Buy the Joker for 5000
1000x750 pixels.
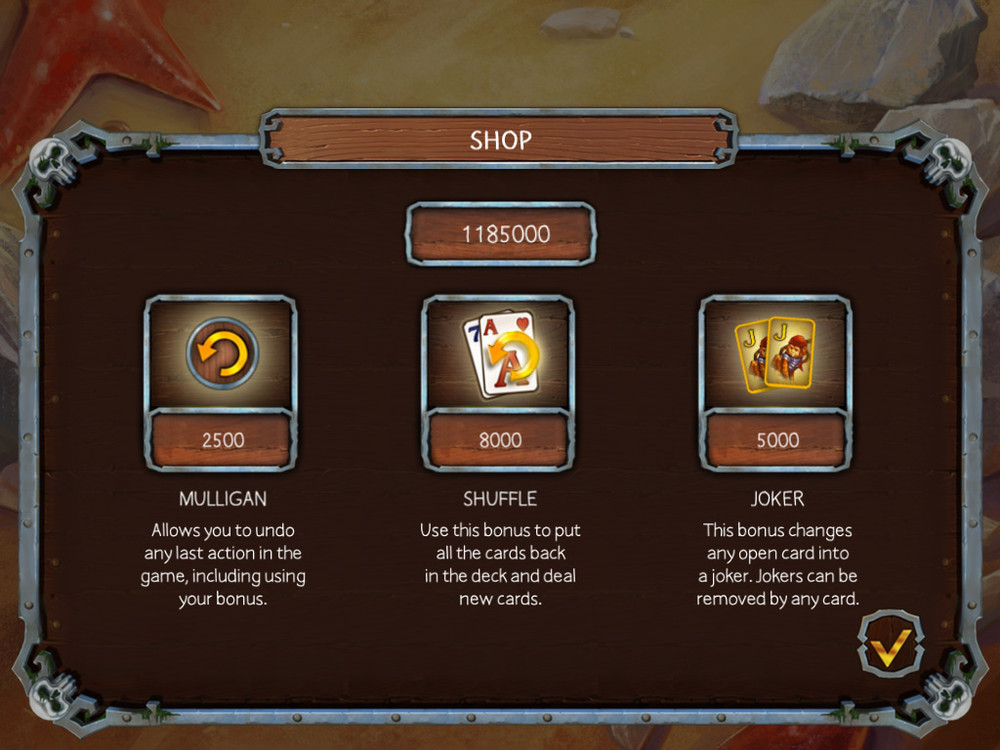click(776, 440)
